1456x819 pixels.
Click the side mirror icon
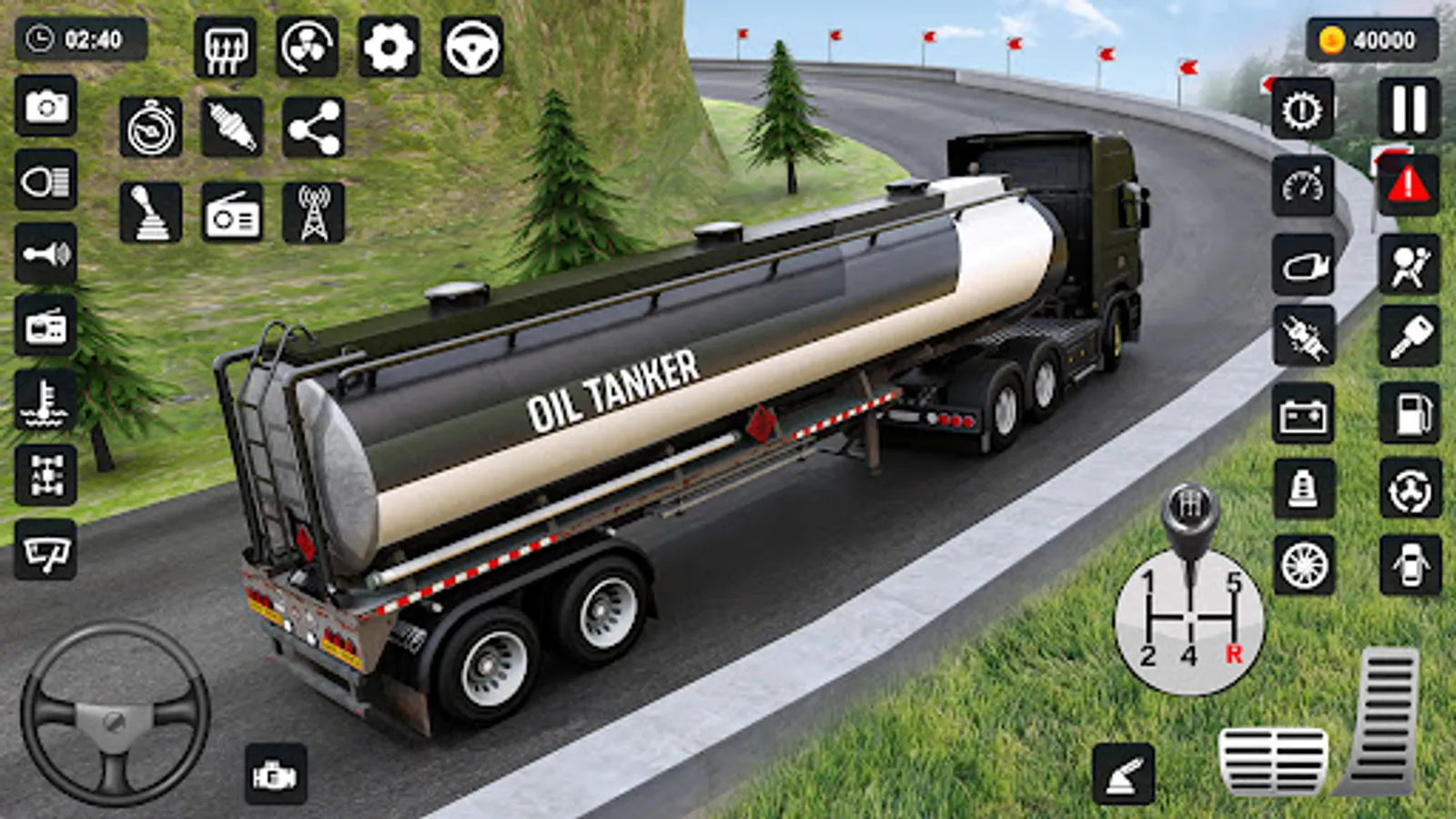coord(1303,265)
